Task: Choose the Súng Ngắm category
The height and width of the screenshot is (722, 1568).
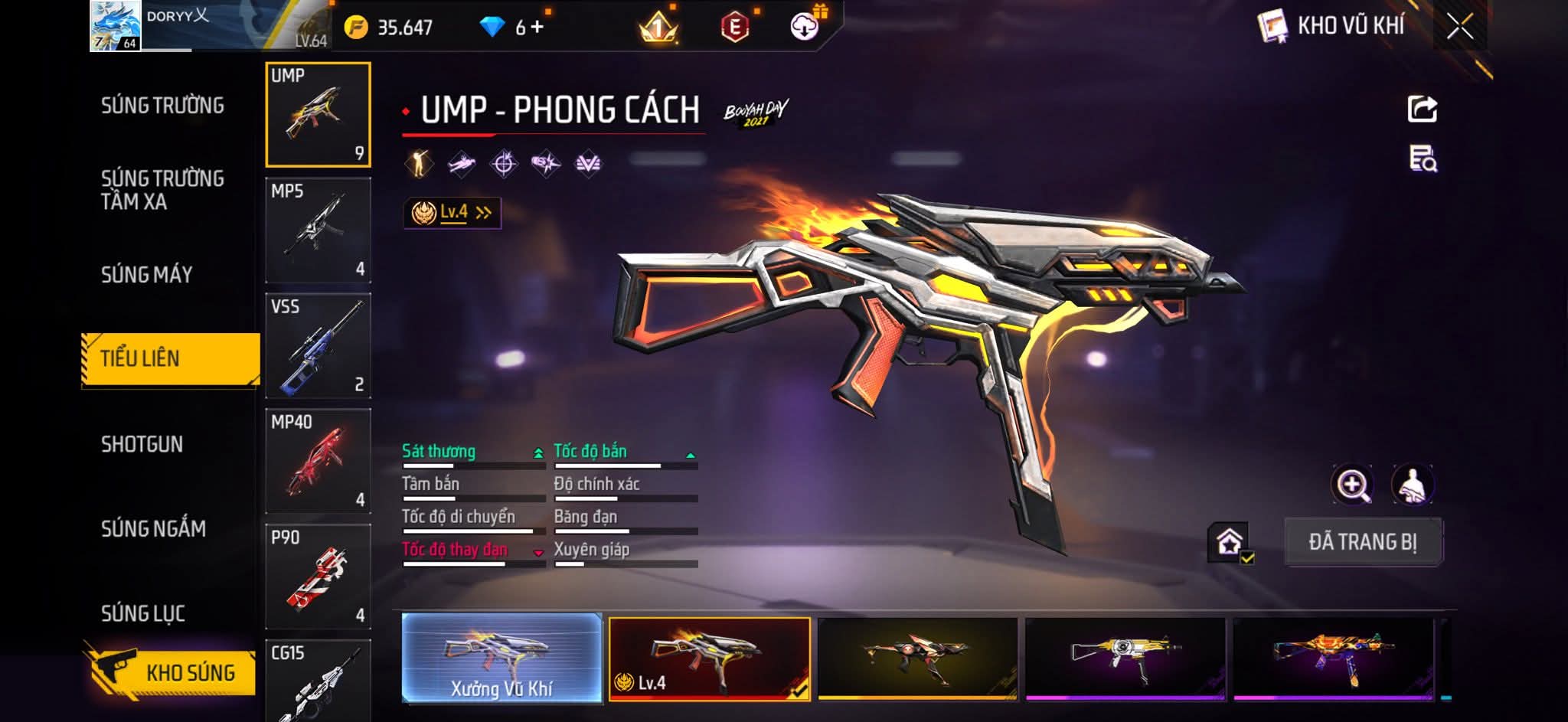Action: [x=153, y=528]
